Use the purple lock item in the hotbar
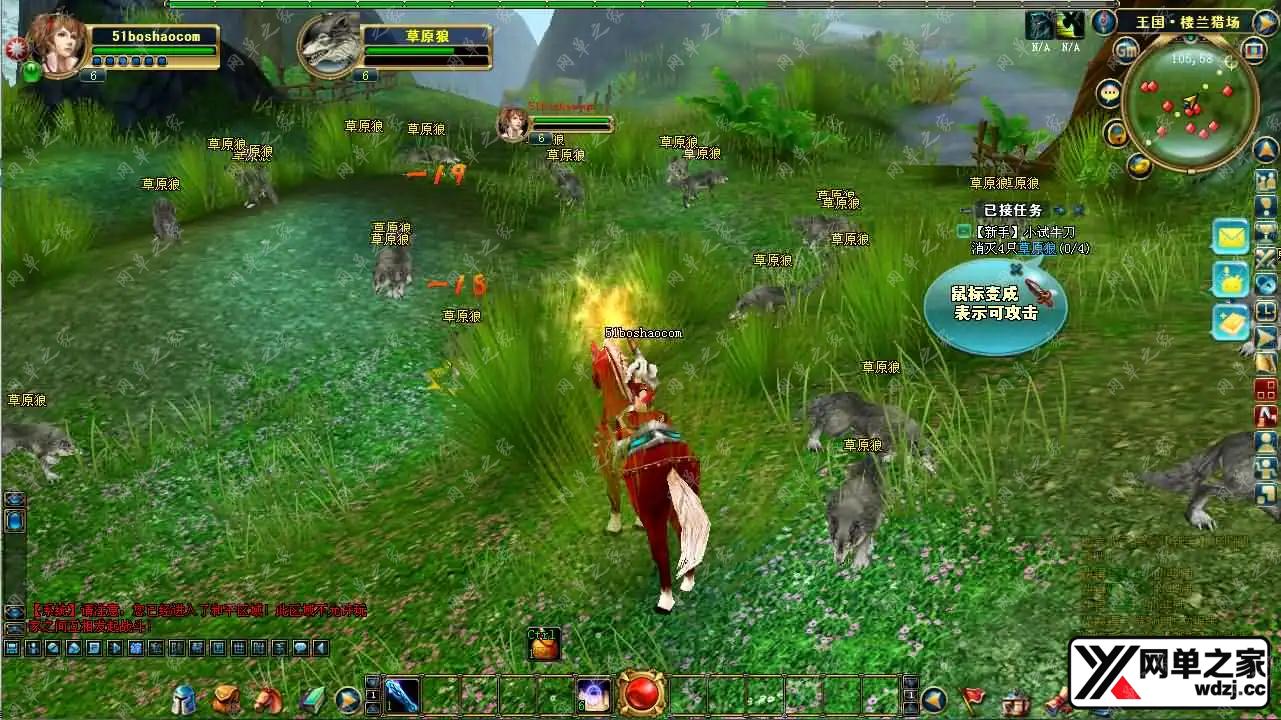Screen dimensions: 1281x720 (593, 694)
